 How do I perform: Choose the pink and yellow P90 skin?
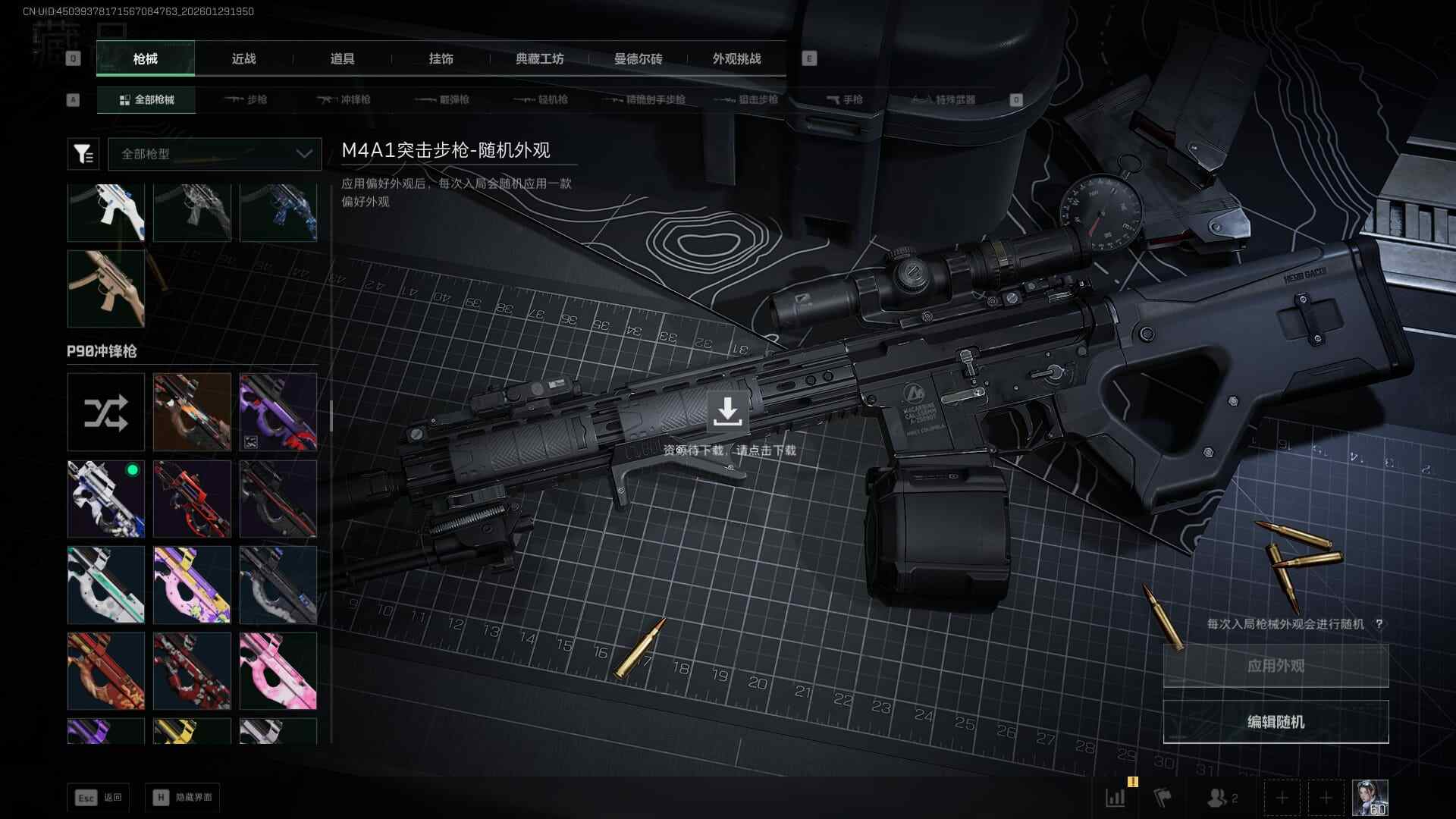tap(192, 585)
